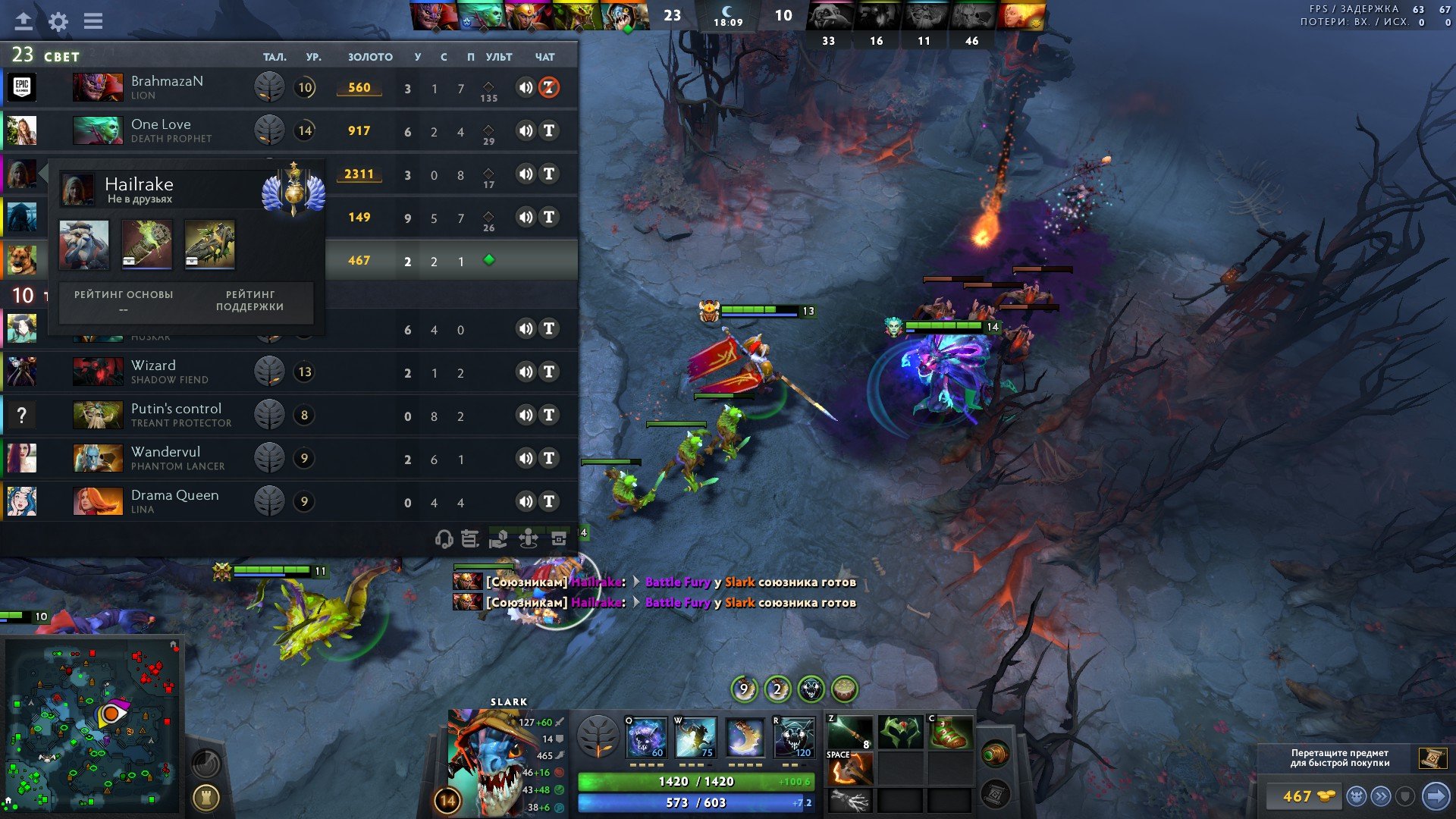1456x819 pixels.
Task: Activate Slark's Dark Pact ability
Action: (x=646, y=737)
